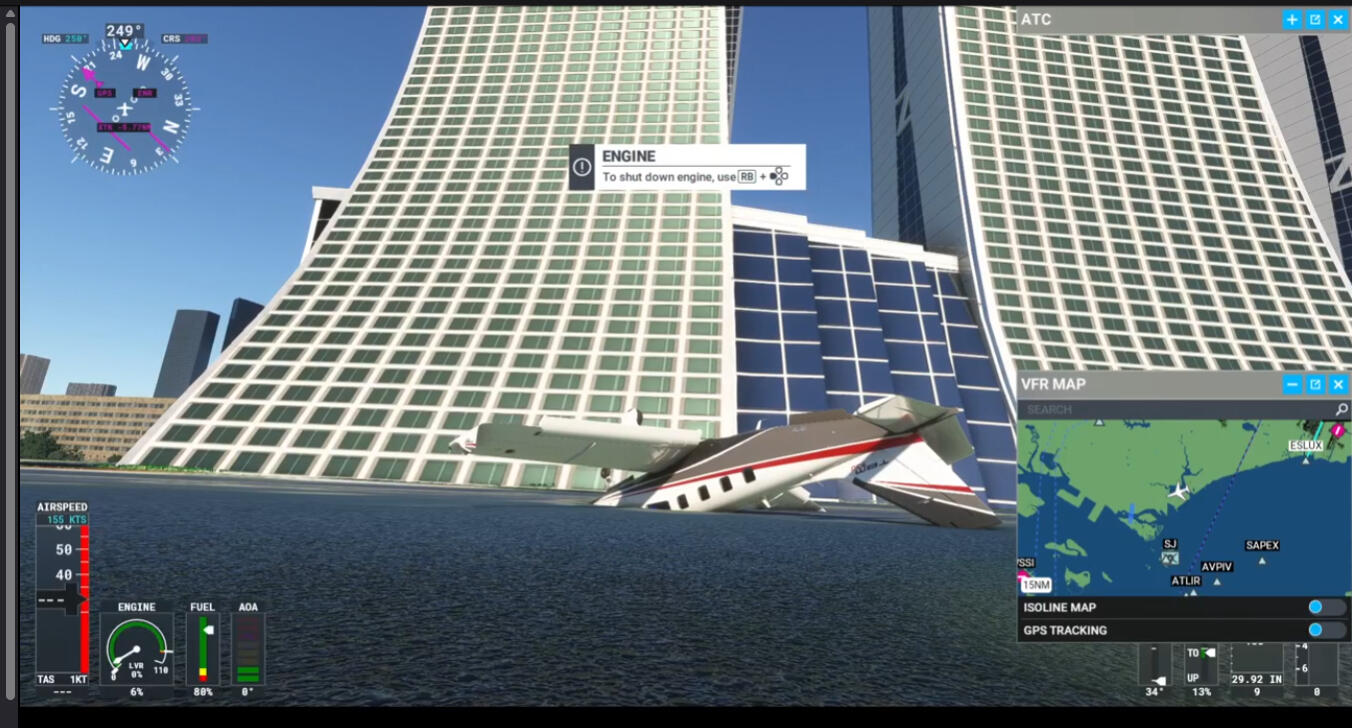Click the VFR Map search magnifier icon
Image resolution: width=1352 pixels, height=728 pixels.
click(x=1341, y=409)
